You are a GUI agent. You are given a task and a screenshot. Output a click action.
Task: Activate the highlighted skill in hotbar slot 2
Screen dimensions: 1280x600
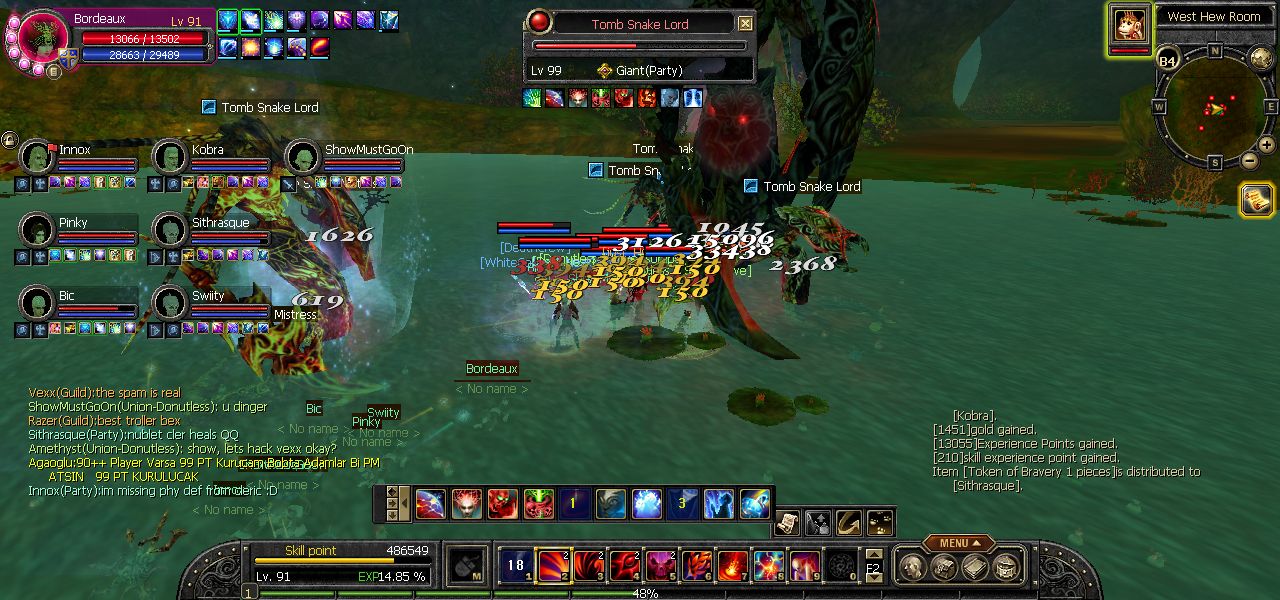pyautogui.click(x=554, y=566)
